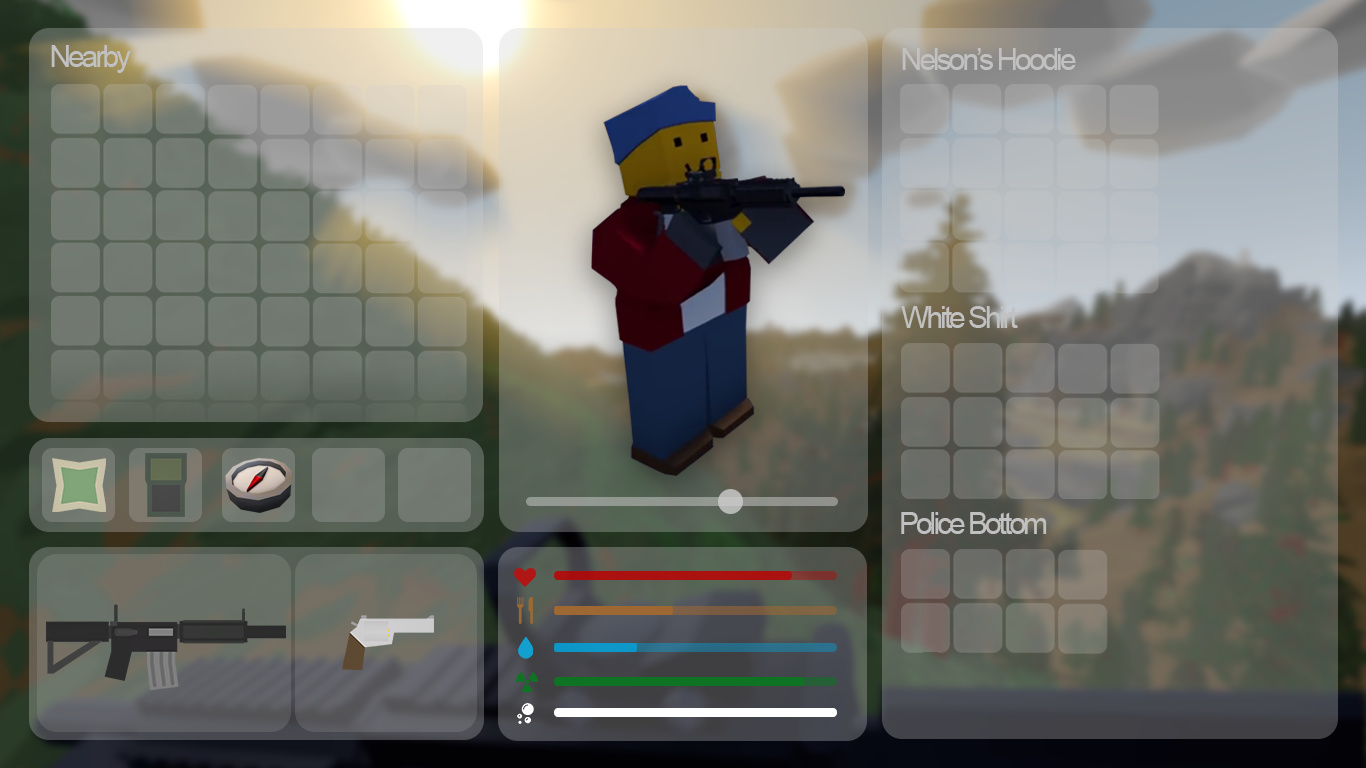Click the blue water droplet icon
This screenshot has height=768, width=1366.
[526, 647]
